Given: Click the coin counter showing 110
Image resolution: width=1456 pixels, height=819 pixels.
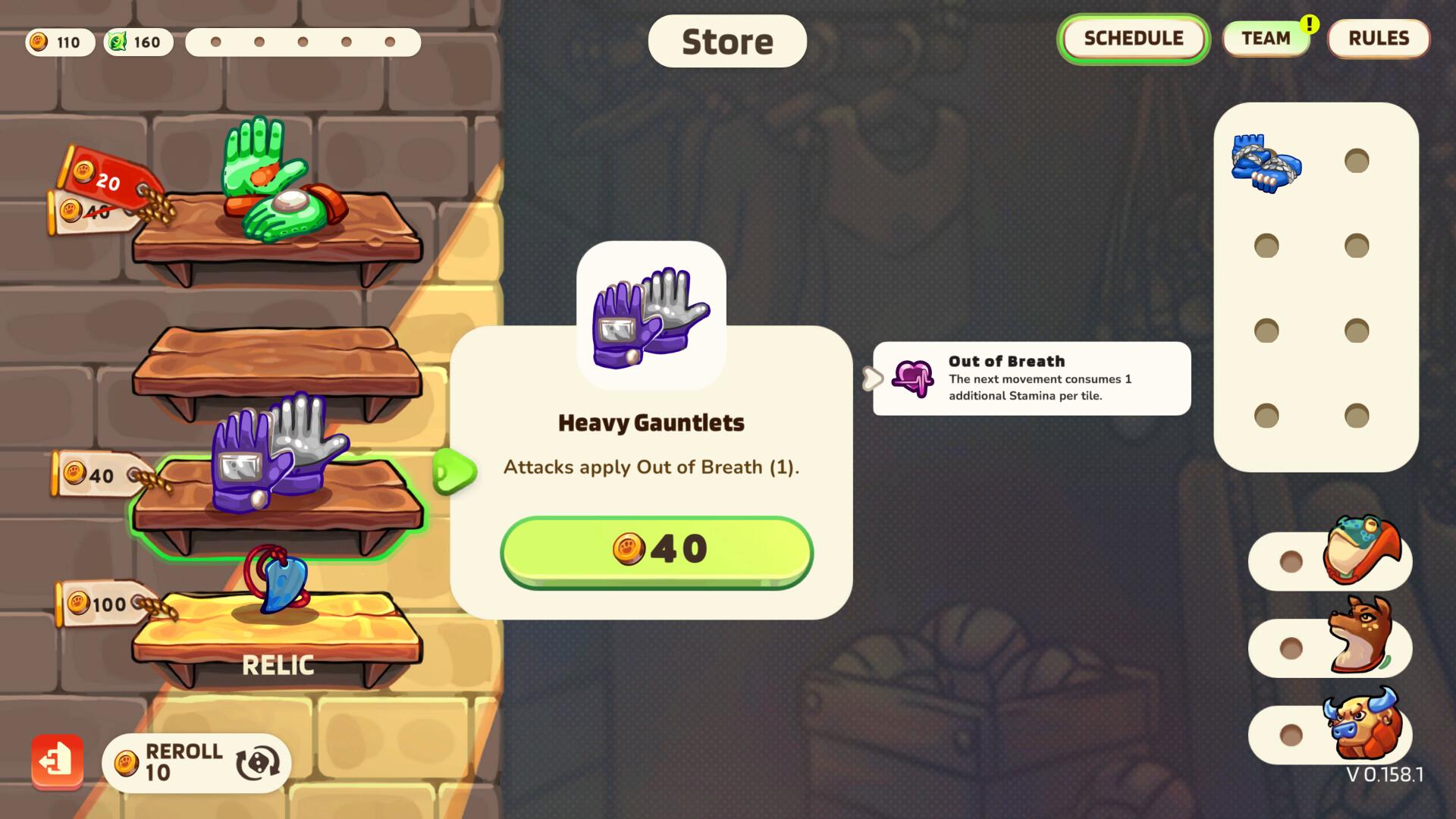Looking at the screenshot, I should (x=59, y=42).
